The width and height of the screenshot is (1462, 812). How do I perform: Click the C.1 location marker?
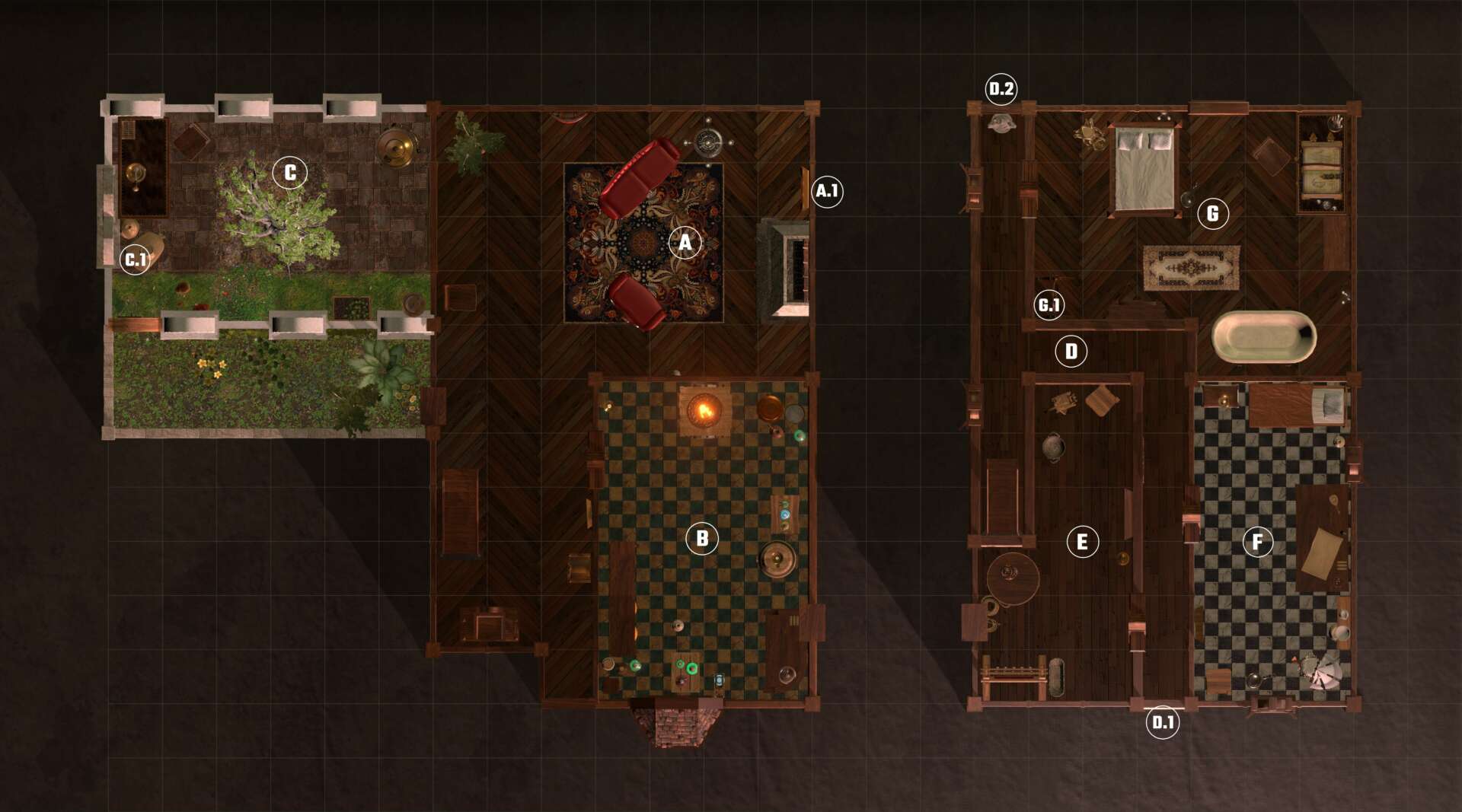pyautogui.click(x=136, y=260)
